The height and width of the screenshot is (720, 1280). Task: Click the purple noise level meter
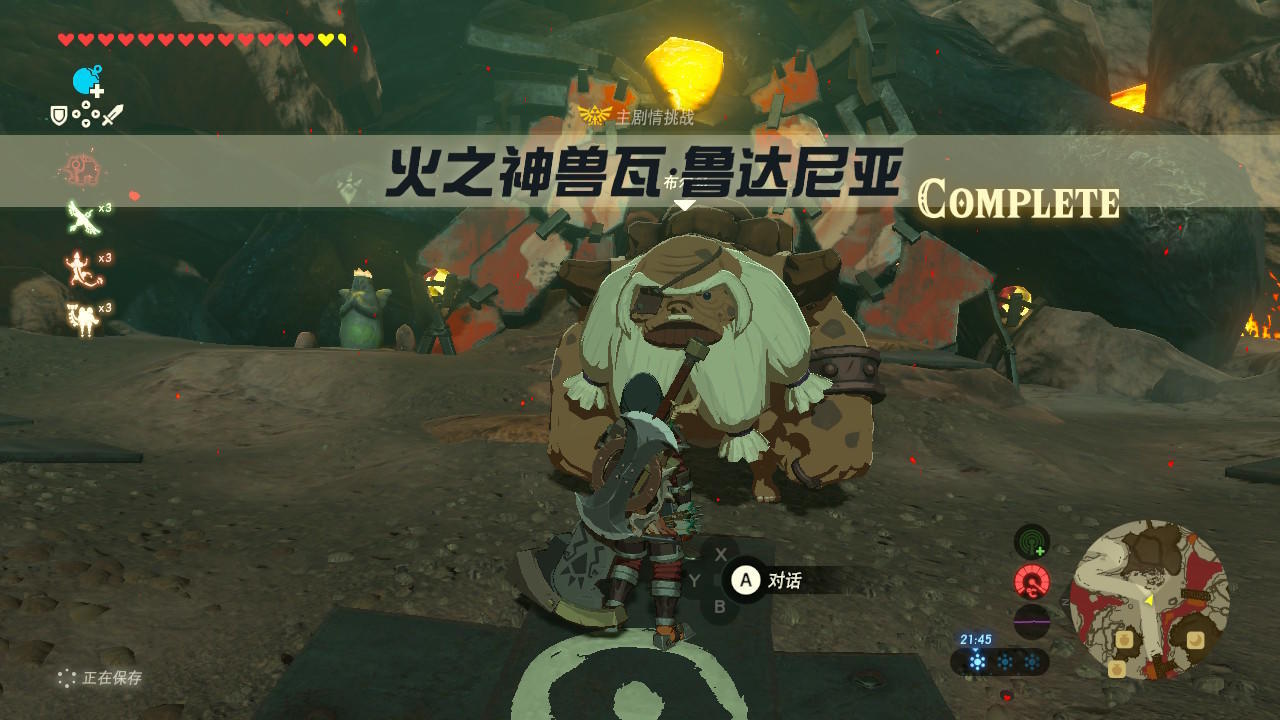[x=1032, y=621]
